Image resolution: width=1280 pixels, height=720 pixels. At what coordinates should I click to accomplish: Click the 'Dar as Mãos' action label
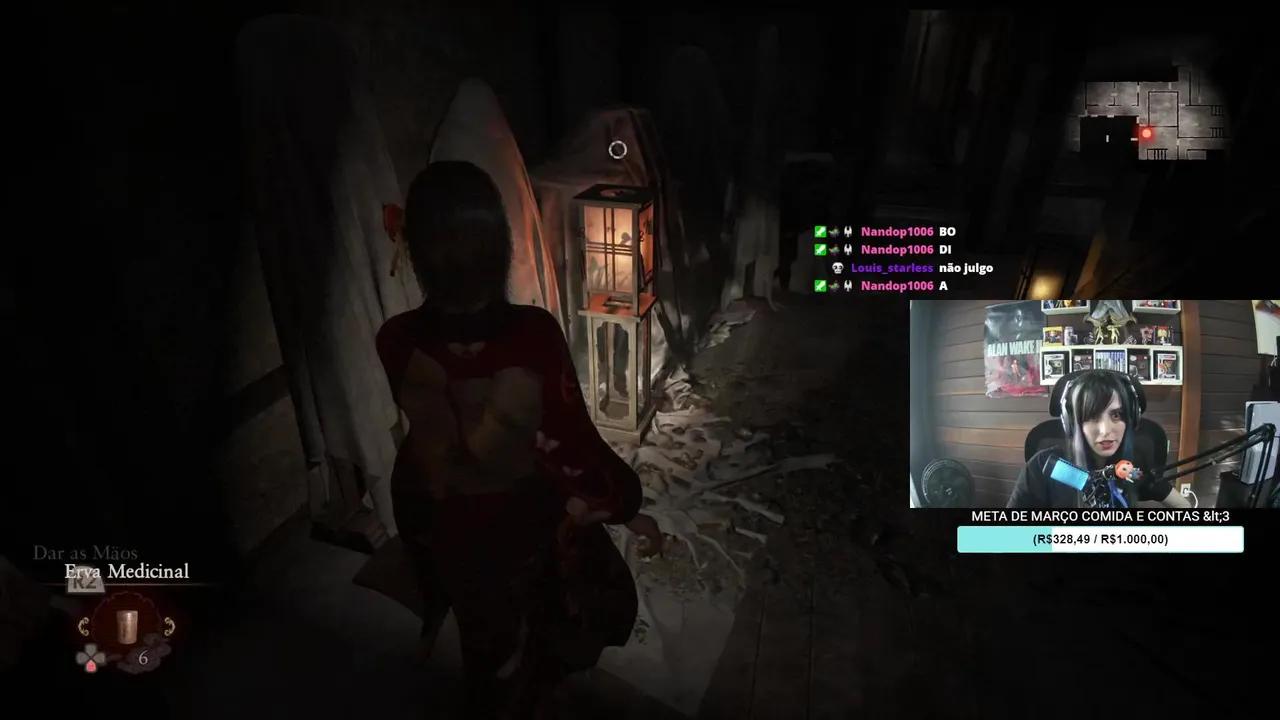tap(86, 552)
